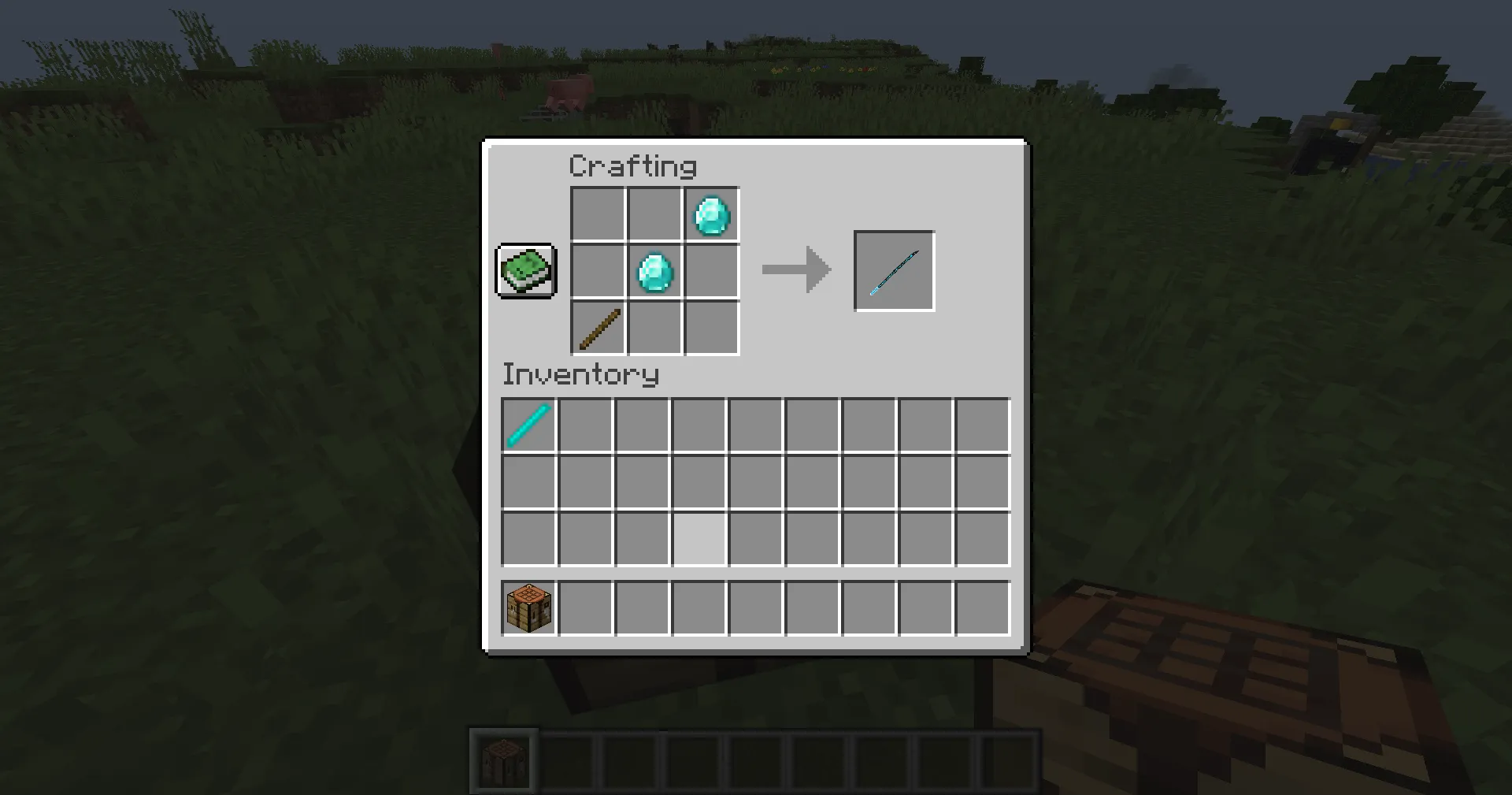
Task: Click the empty slot right of the diamond sword
Action: tap(585, 425)
